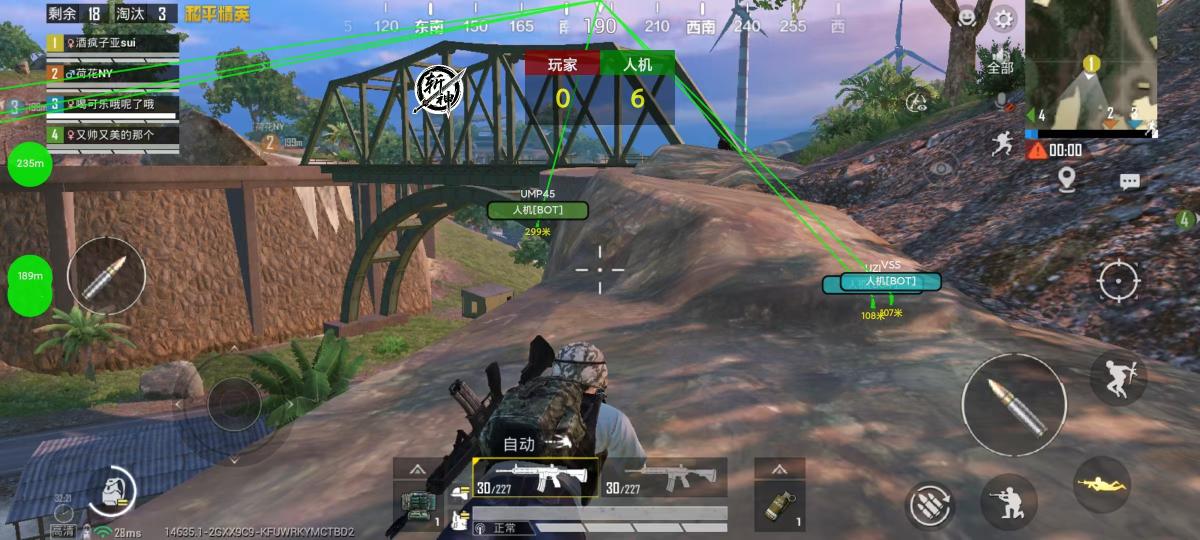1200x540 pixels.
Task: Open the settings gear icon
Action: [1002, 18]
